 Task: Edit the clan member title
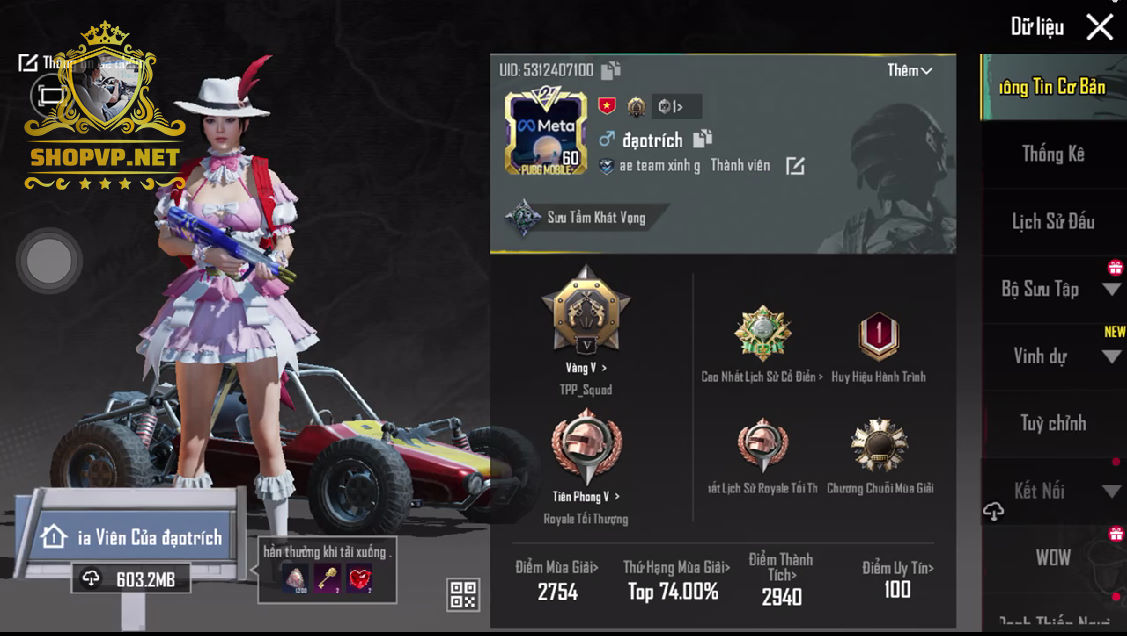click(795, 166)
